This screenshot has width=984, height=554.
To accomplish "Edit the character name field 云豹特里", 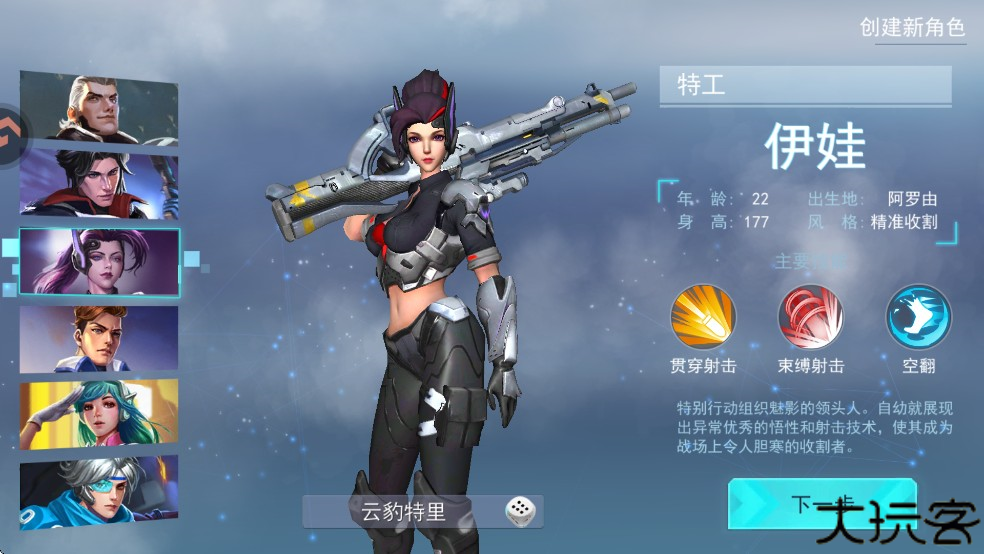I will point(404,513).
